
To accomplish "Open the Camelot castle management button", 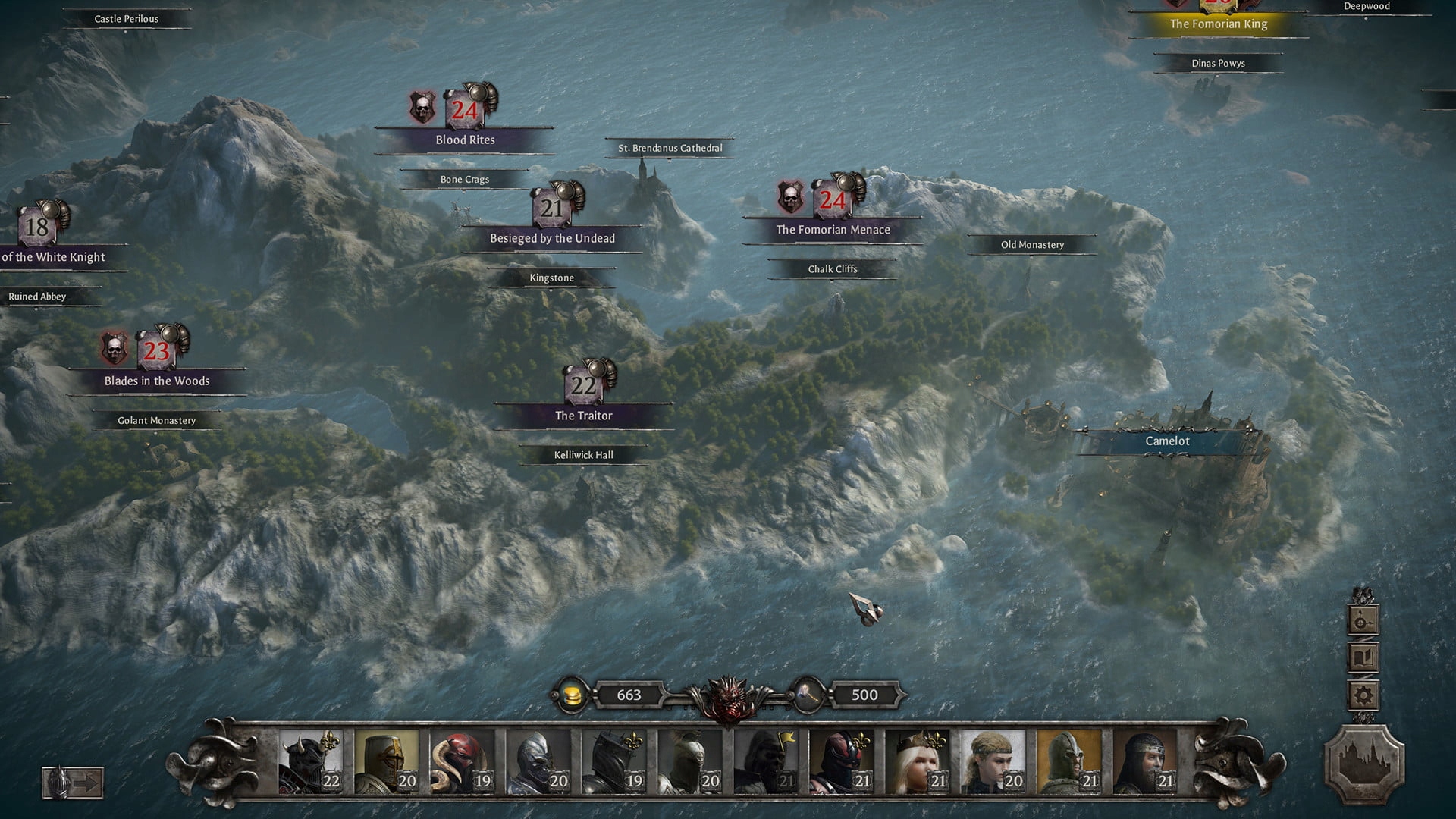I will (x=1363, y=764).
